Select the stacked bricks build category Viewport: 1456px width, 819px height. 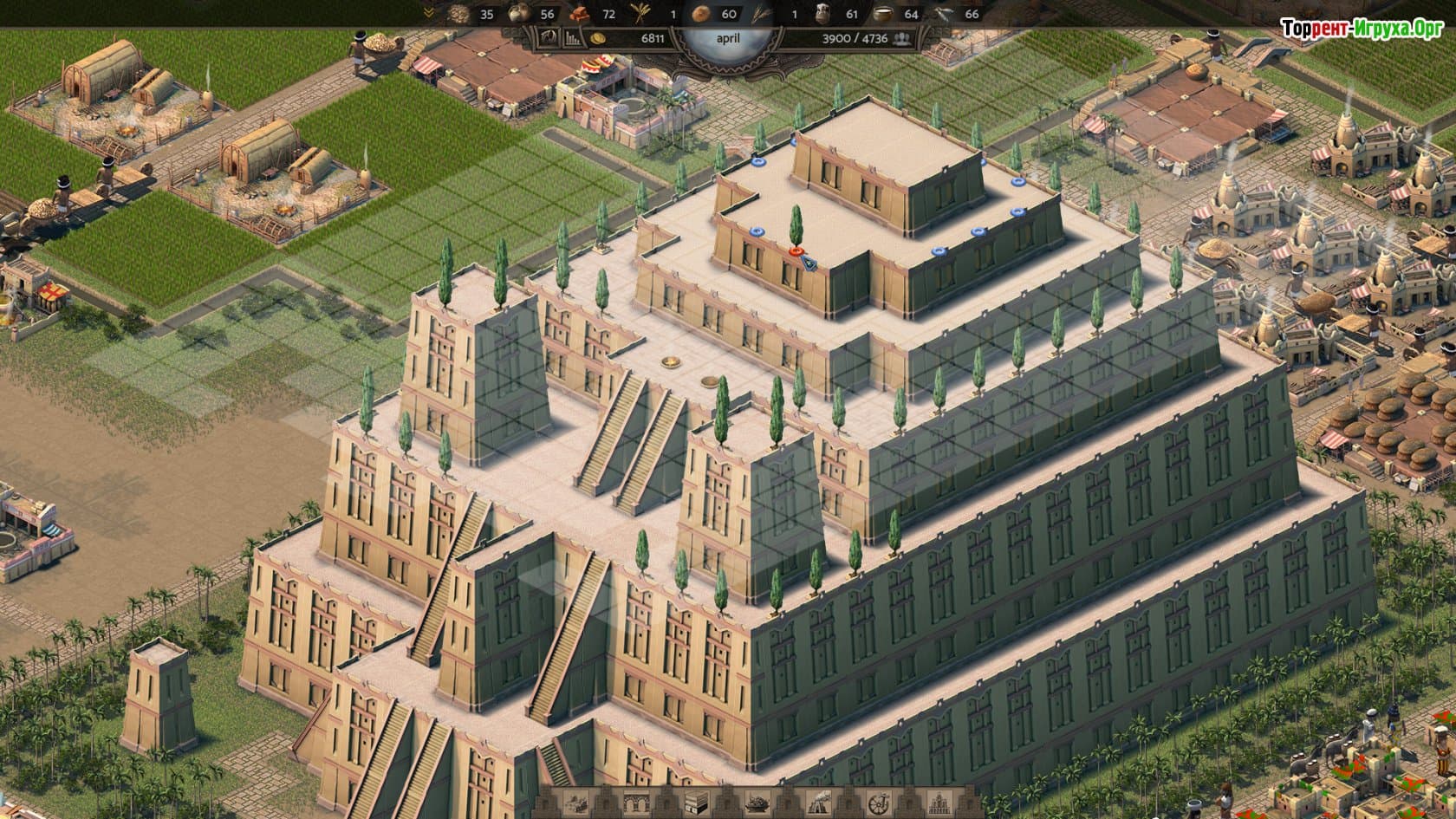point(696,803)
